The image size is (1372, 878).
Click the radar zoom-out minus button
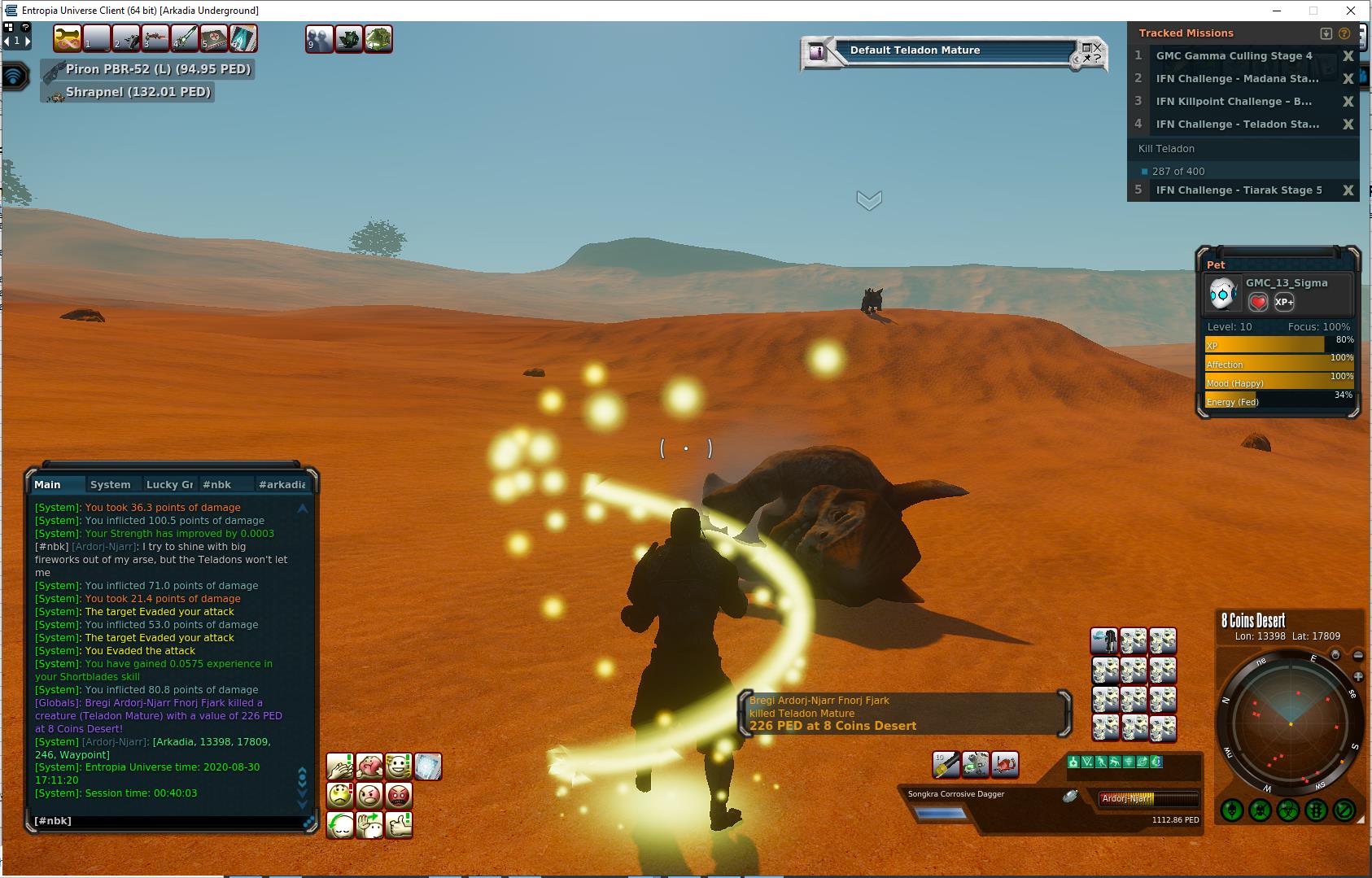(1358, 656)
